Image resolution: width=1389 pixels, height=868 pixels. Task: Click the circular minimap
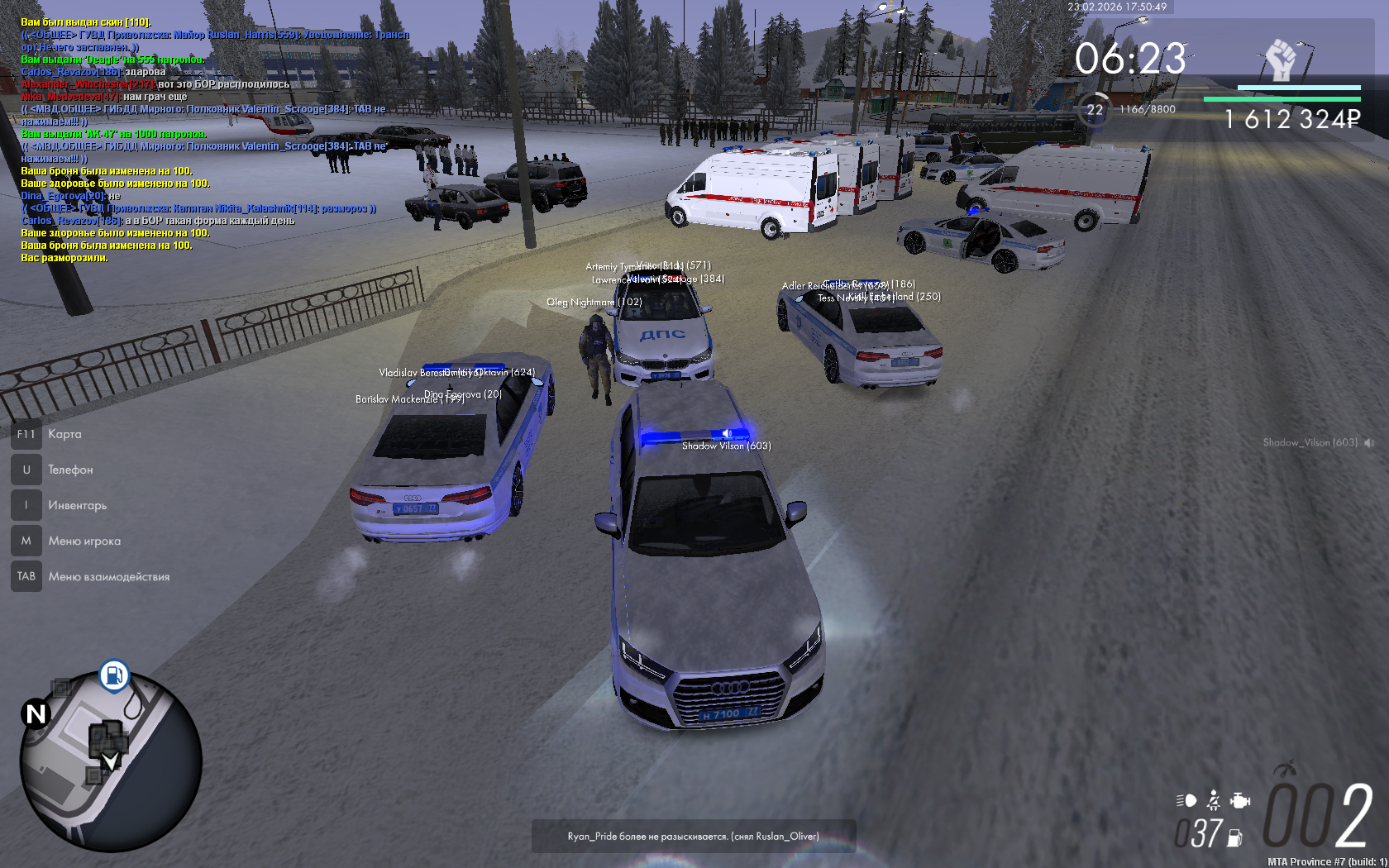(x=111, y=761)
